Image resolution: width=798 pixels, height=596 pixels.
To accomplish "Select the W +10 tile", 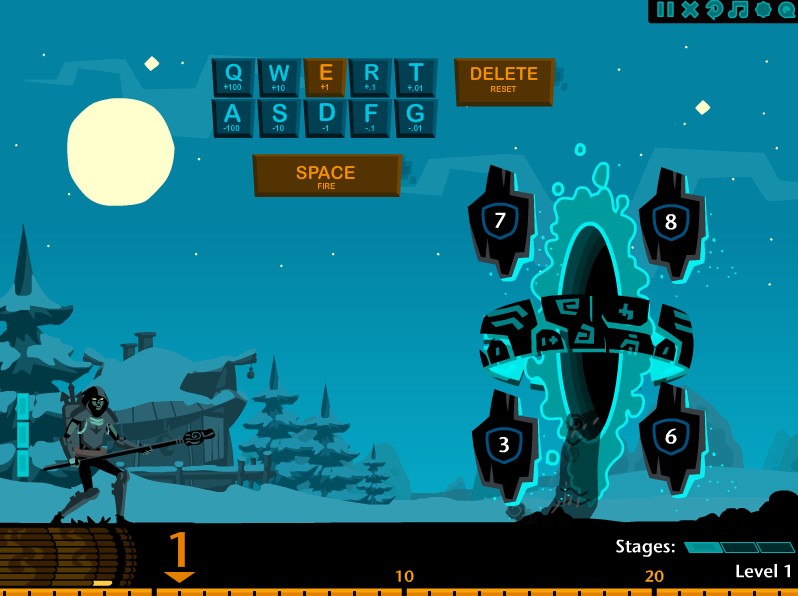I will 279,77.
